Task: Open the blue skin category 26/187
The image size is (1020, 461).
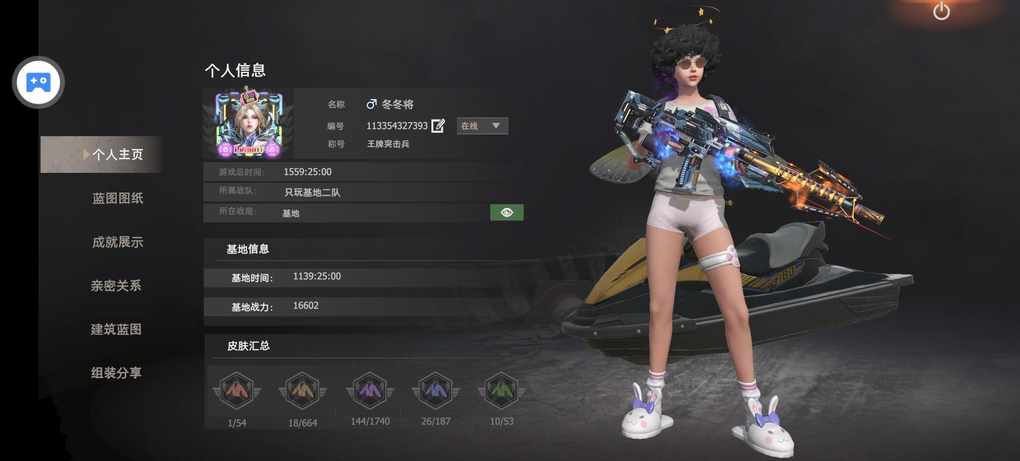Action: tap(435, 390)
